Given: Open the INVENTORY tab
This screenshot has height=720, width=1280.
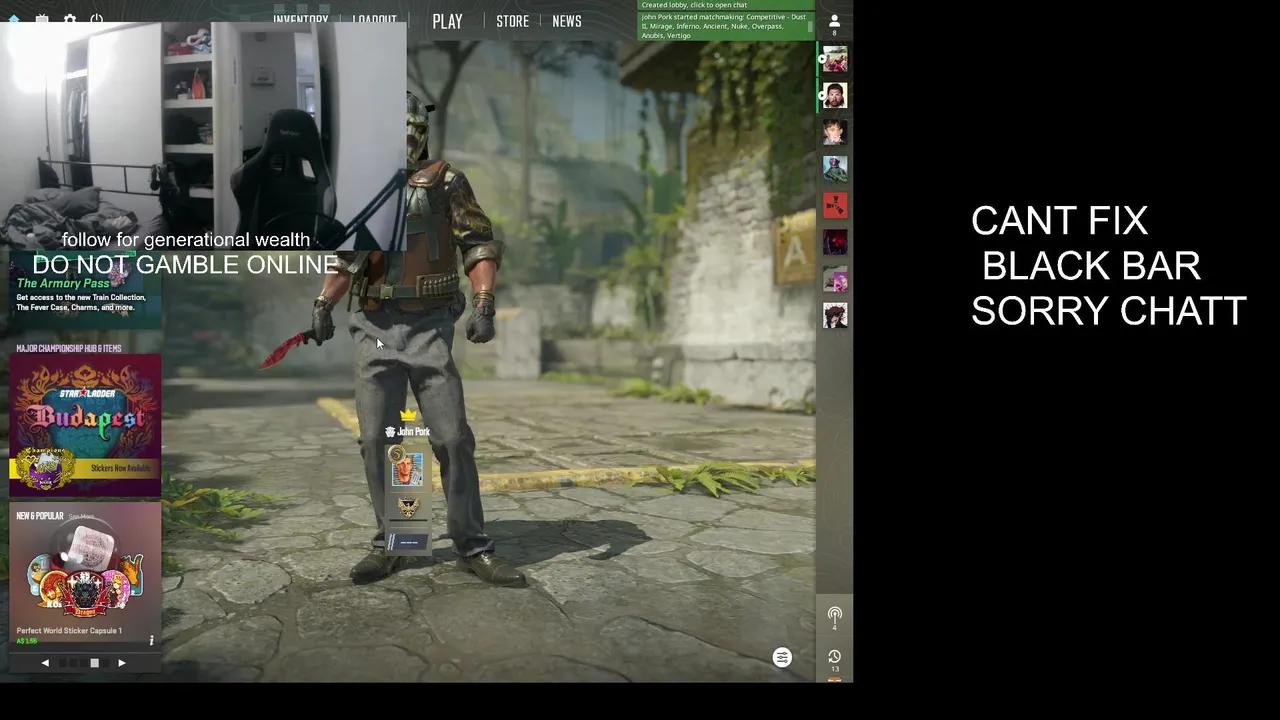Looking at the screenshot, I should click(x=300, y=21).
